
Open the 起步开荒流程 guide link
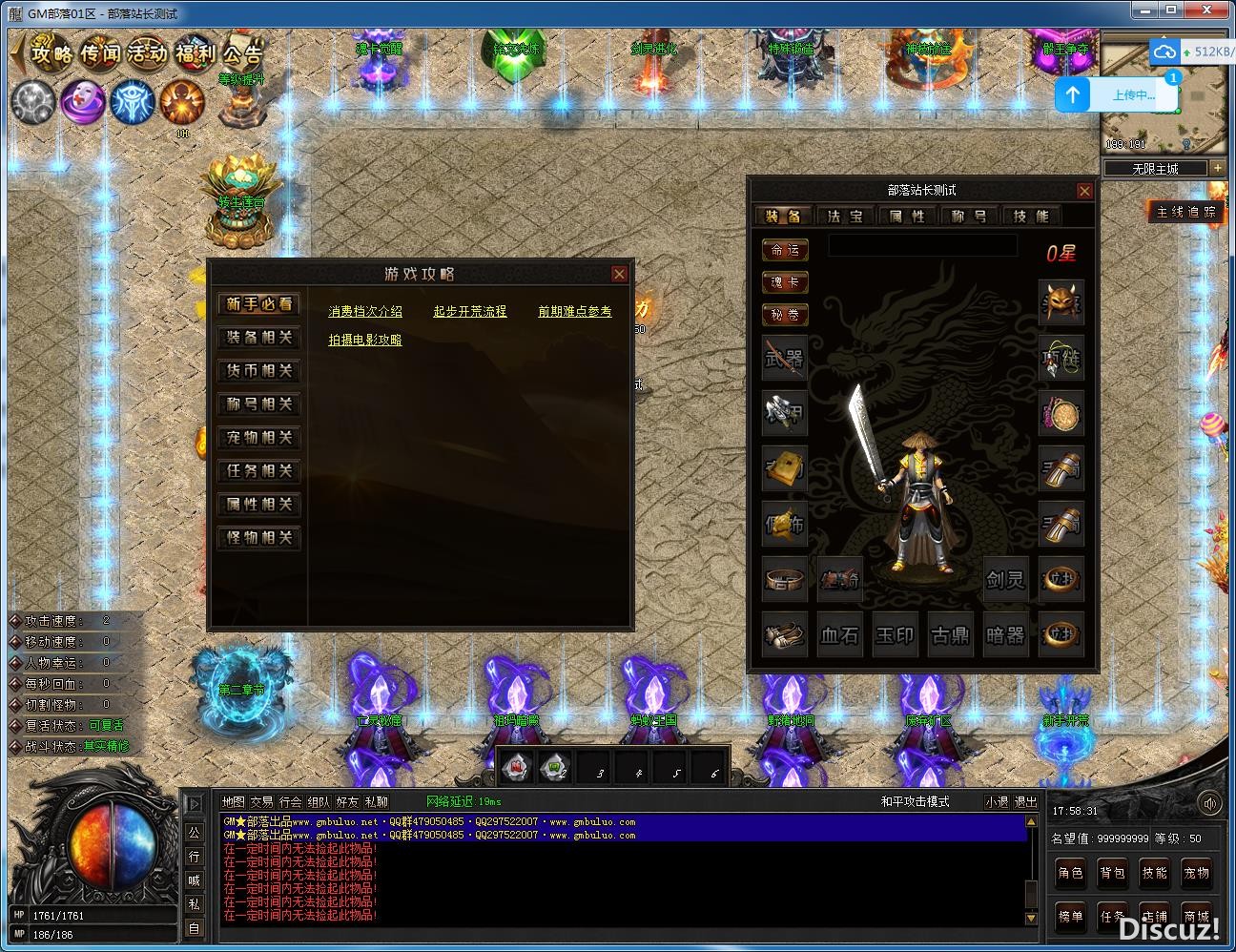point(470,312)
